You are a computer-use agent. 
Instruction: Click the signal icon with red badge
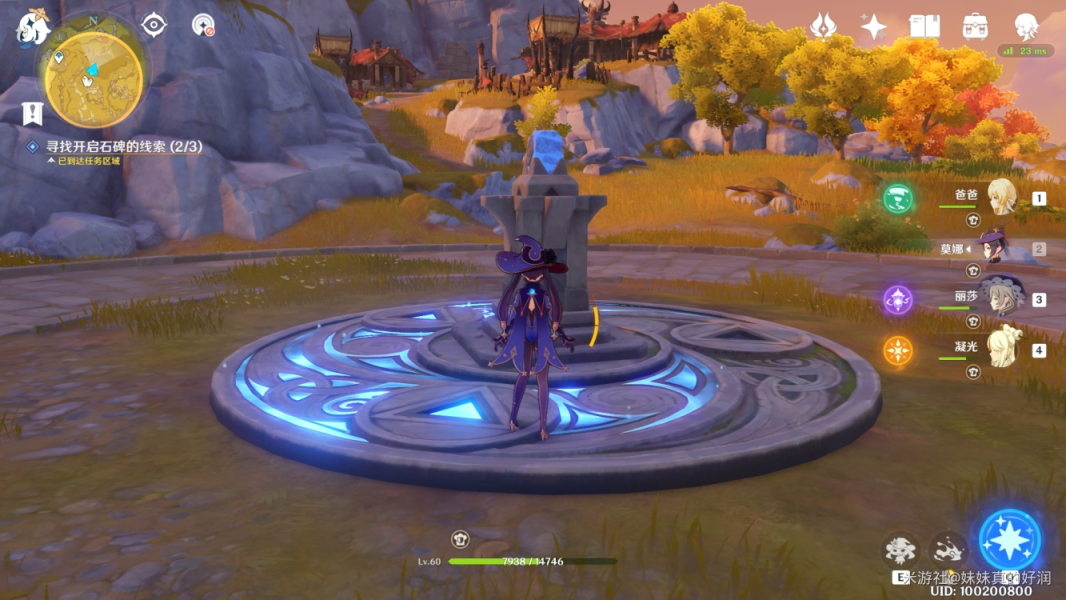(x=203, y=25)
